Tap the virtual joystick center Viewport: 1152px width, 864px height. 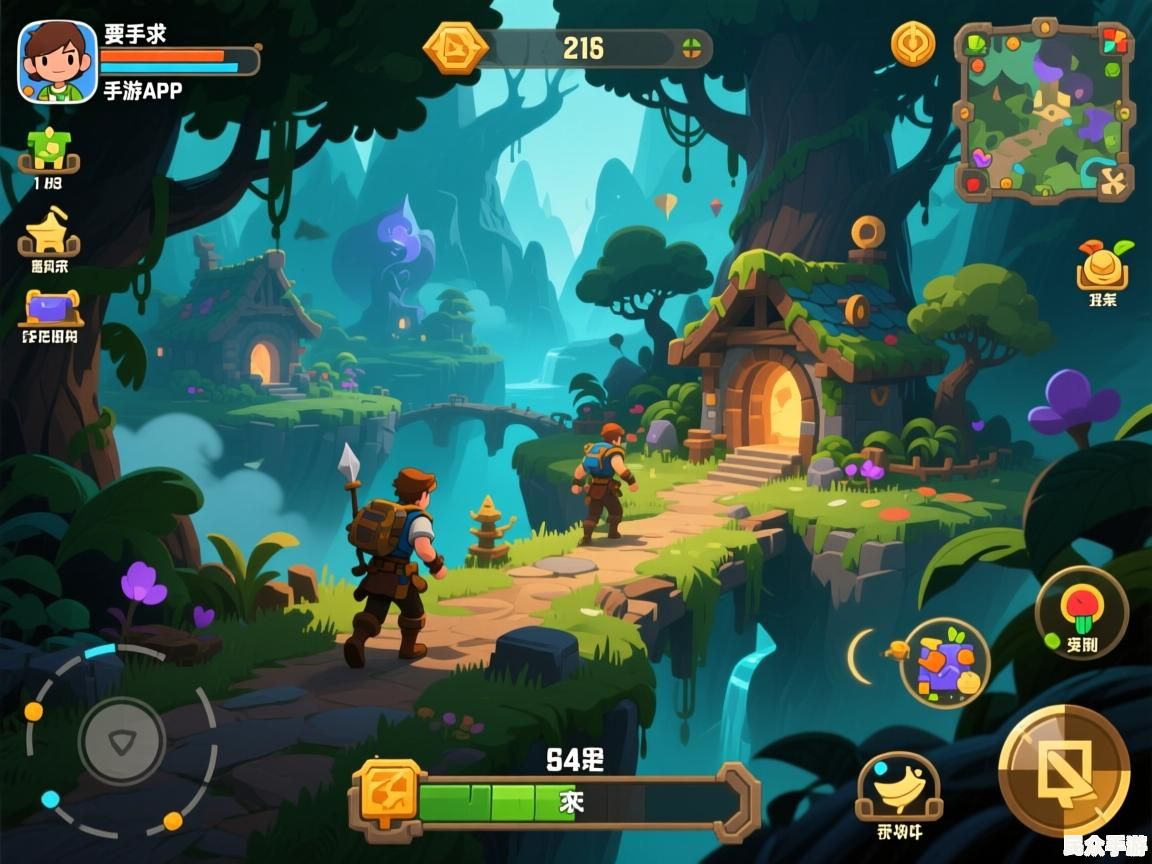122,741
